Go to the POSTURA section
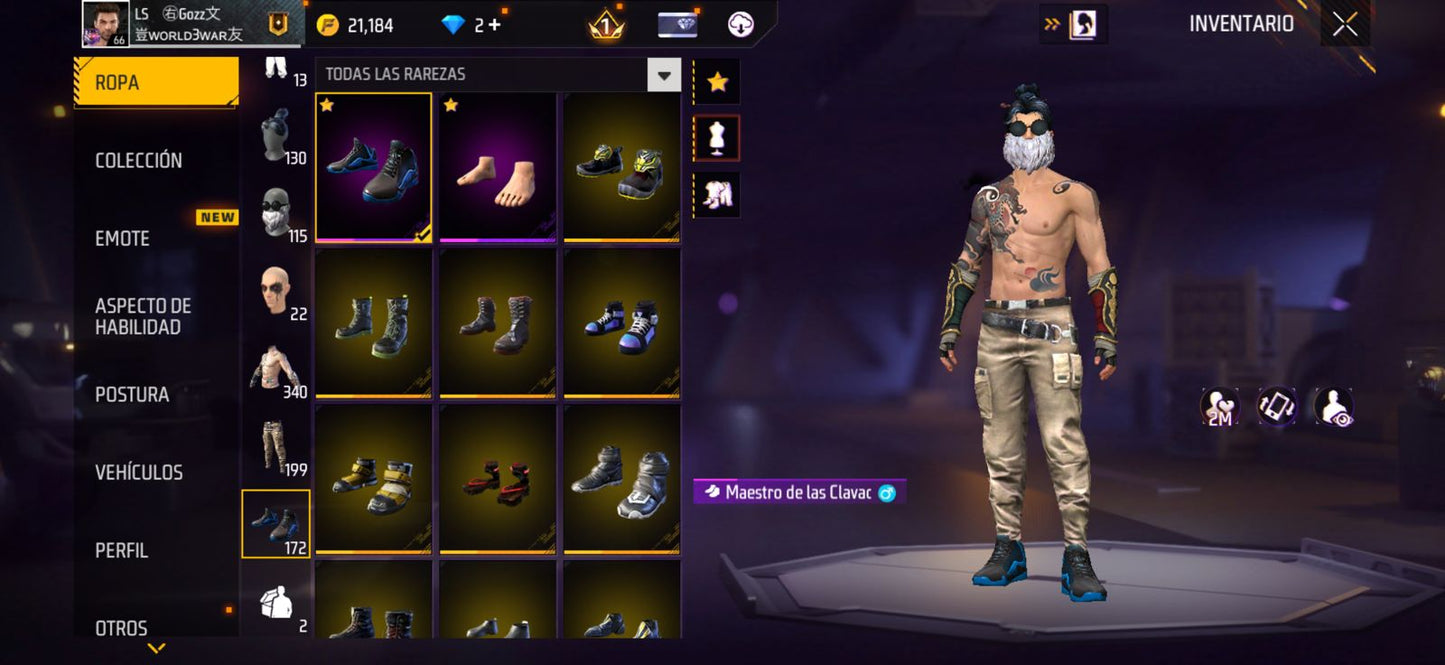The image size is (1445, 665). point(132,394)
